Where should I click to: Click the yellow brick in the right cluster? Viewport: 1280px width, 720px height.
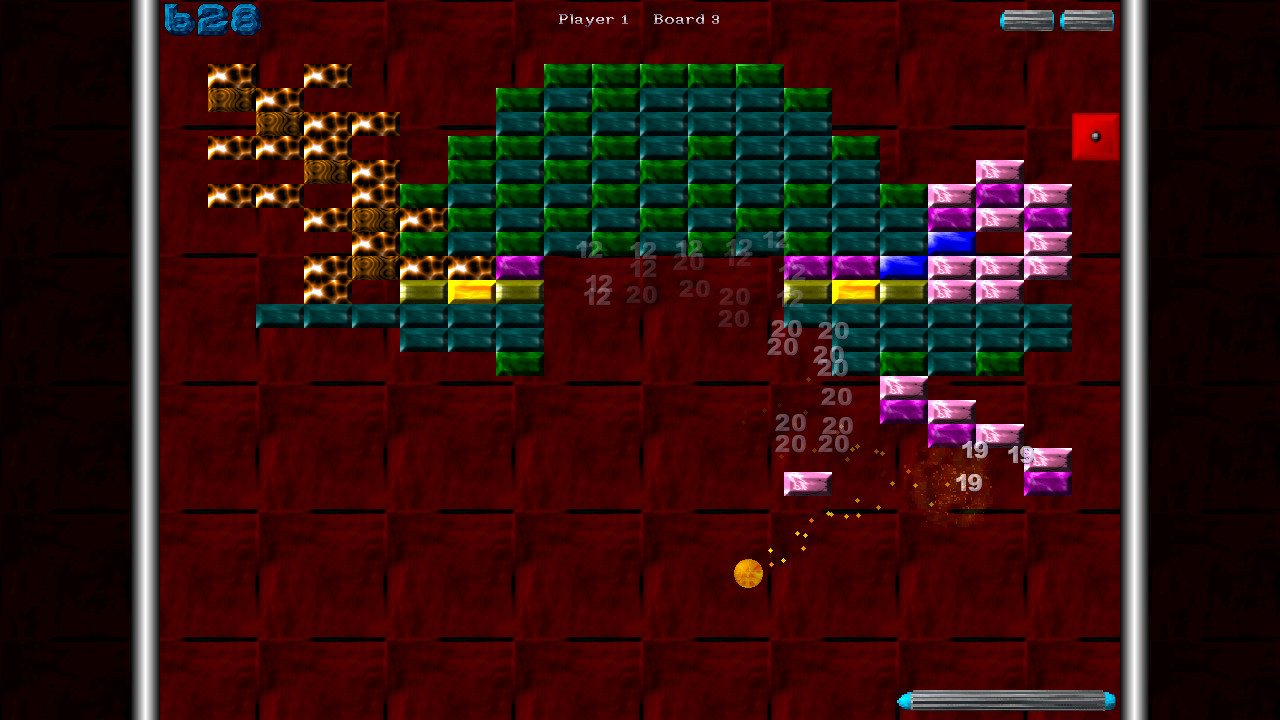pyautogui.click(x=855, y=289)
